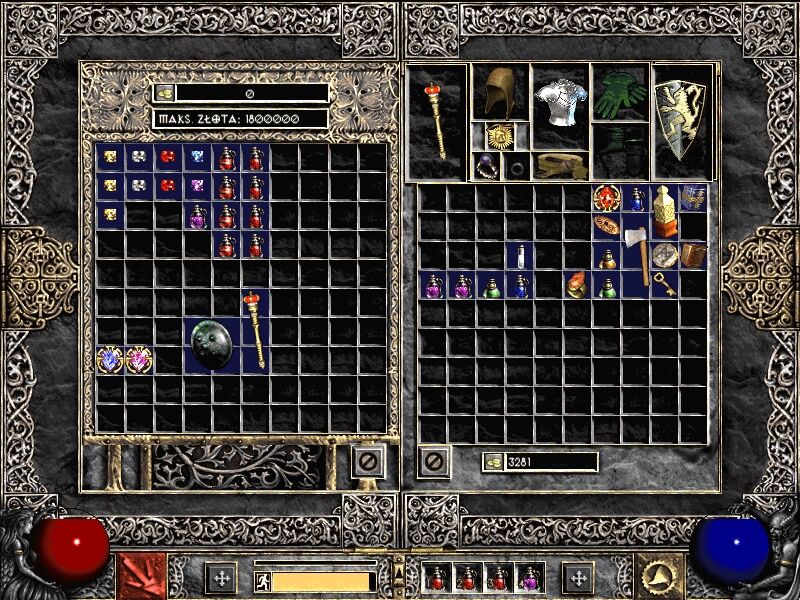Close the stash panel
The image size is (800, 600).
pyautogui.click(x=367, y=462)
